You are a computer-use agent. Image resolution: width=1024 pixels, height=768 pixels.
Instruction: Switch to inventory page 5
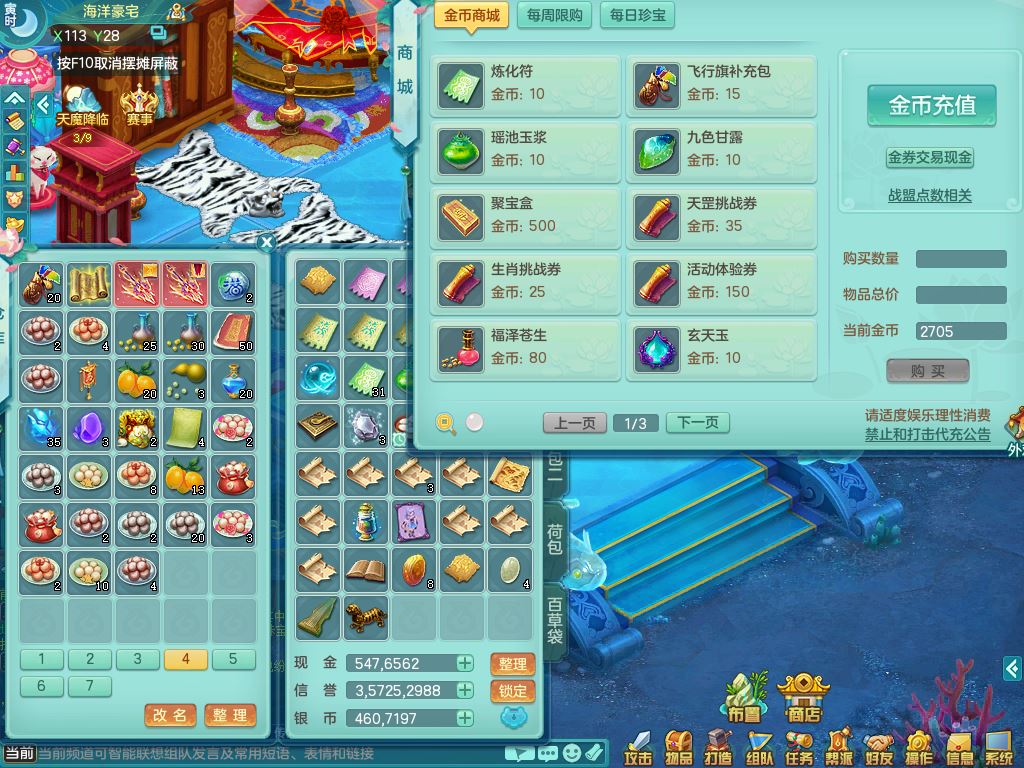click(x=233, y=659)
